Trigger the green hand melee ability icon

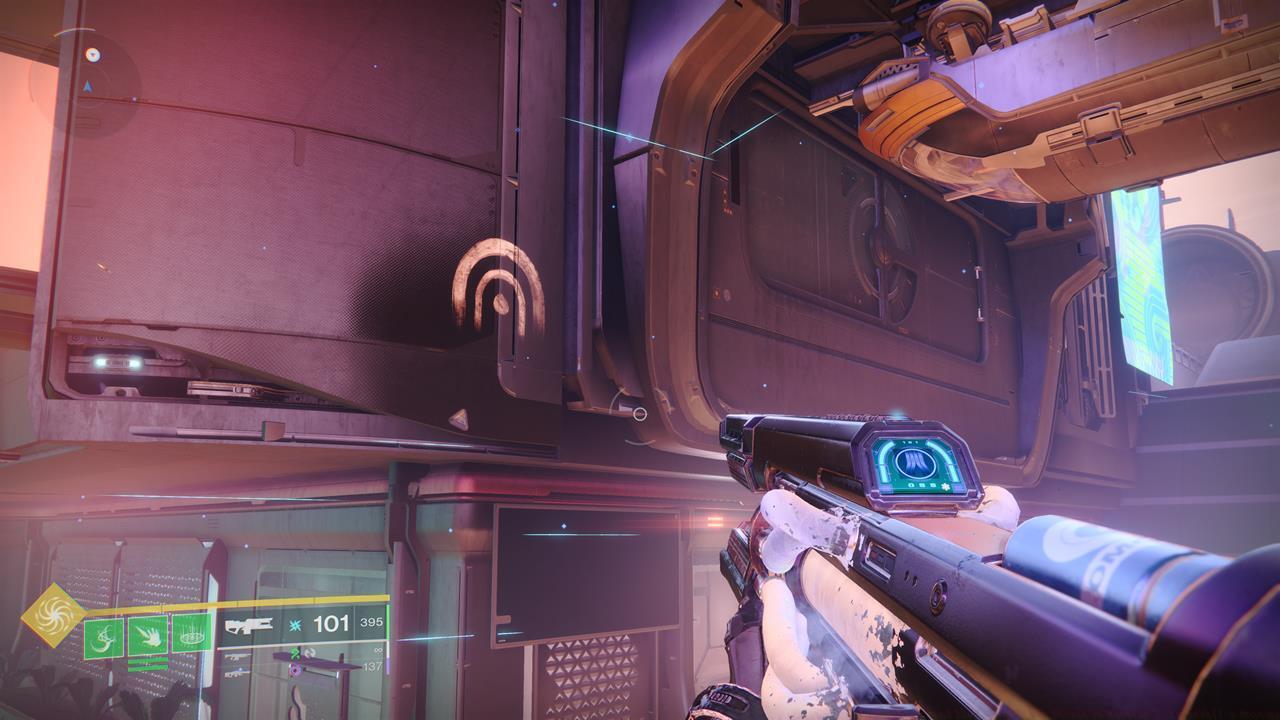click(x=147, y=635)
